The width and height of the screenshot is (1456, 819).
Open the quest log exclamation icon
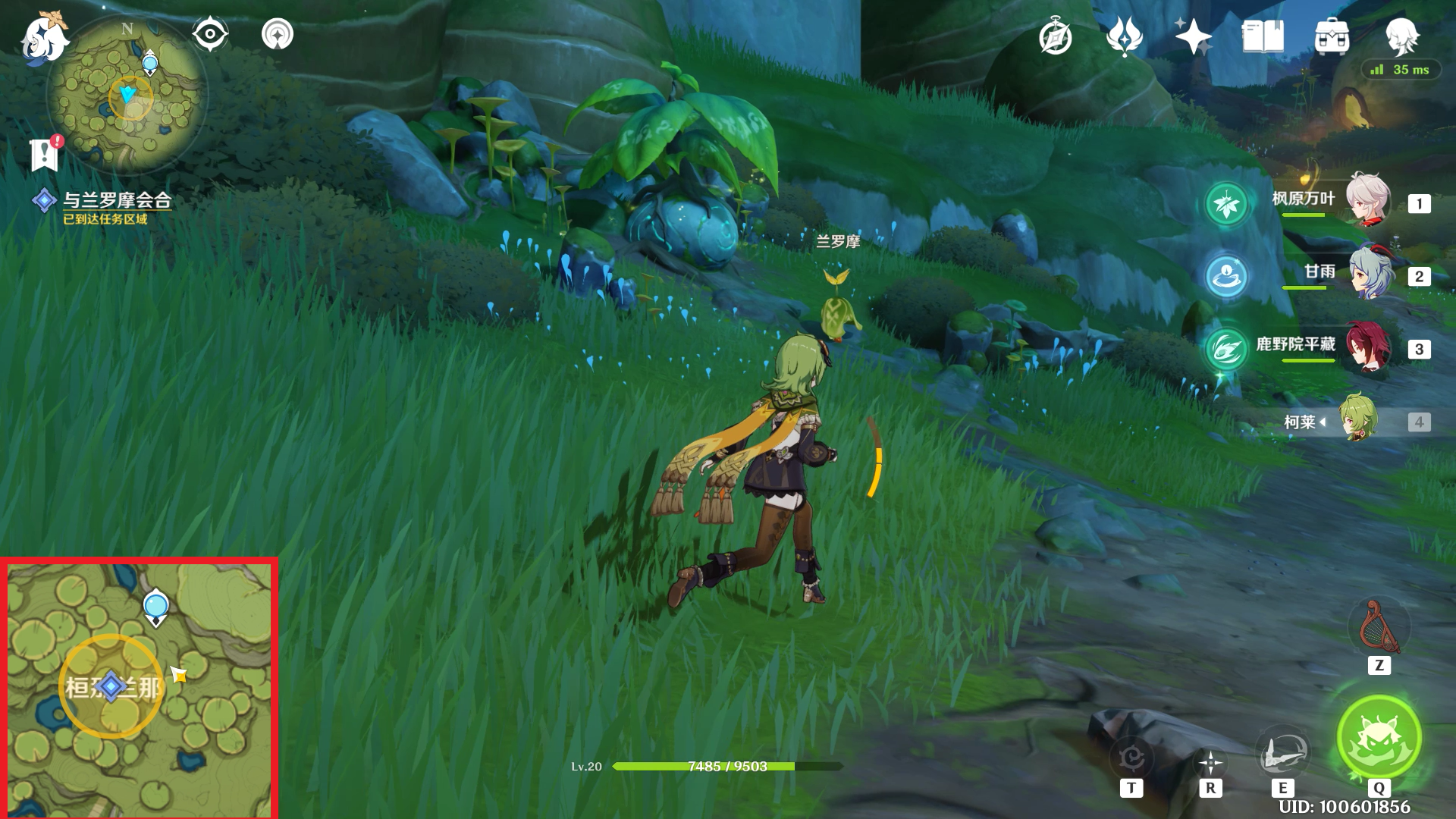click(x=45, y=154)
